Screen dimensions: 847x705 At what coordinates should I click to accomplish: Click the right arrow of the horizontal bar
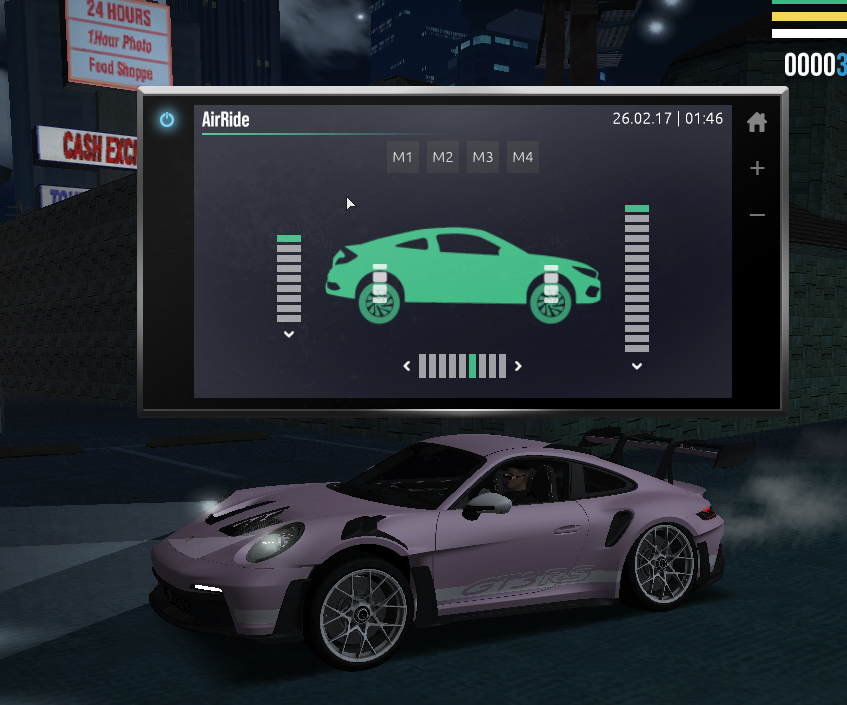518,366
